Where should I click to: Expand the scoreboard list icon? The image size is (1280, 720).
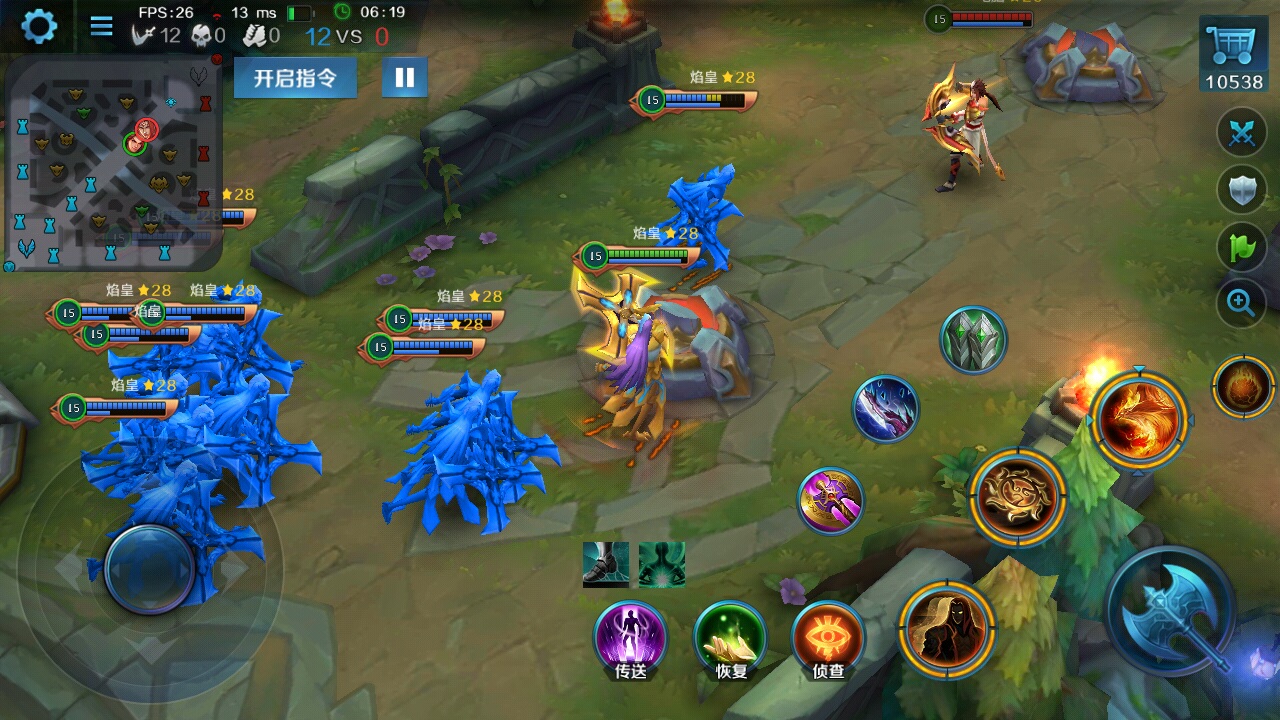(101, 26)
